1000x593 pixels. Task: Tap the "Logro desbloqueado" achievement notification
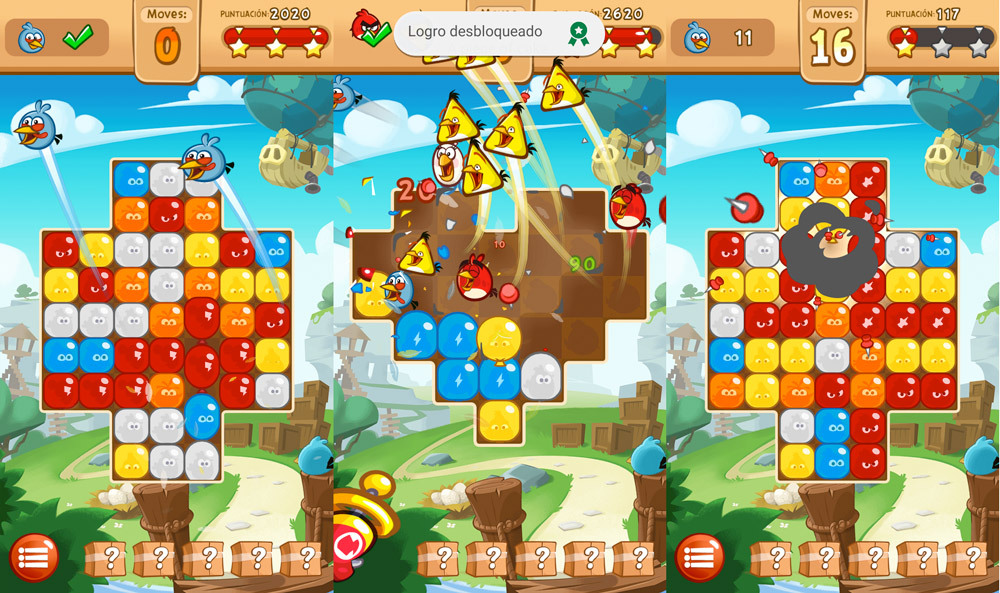point(499,33)
